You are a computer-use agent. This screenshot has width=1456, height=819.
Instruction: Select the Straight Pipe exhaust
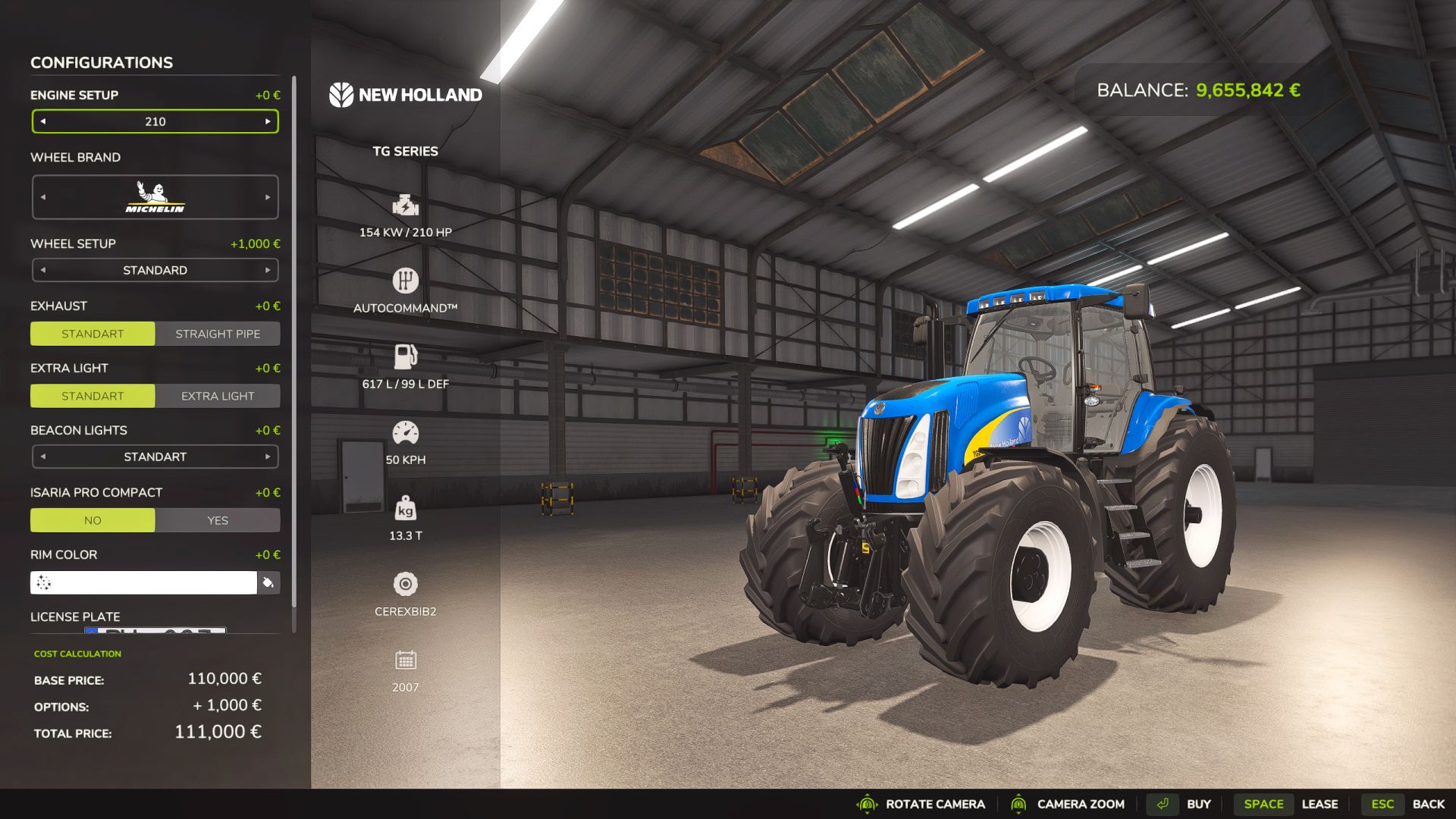[x=218, y=334]
